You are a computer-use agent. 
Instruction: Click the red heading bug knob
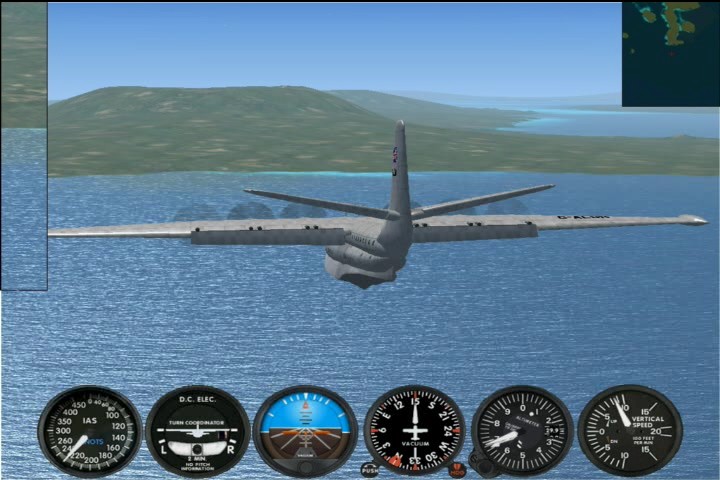click(x=458, y=468)
